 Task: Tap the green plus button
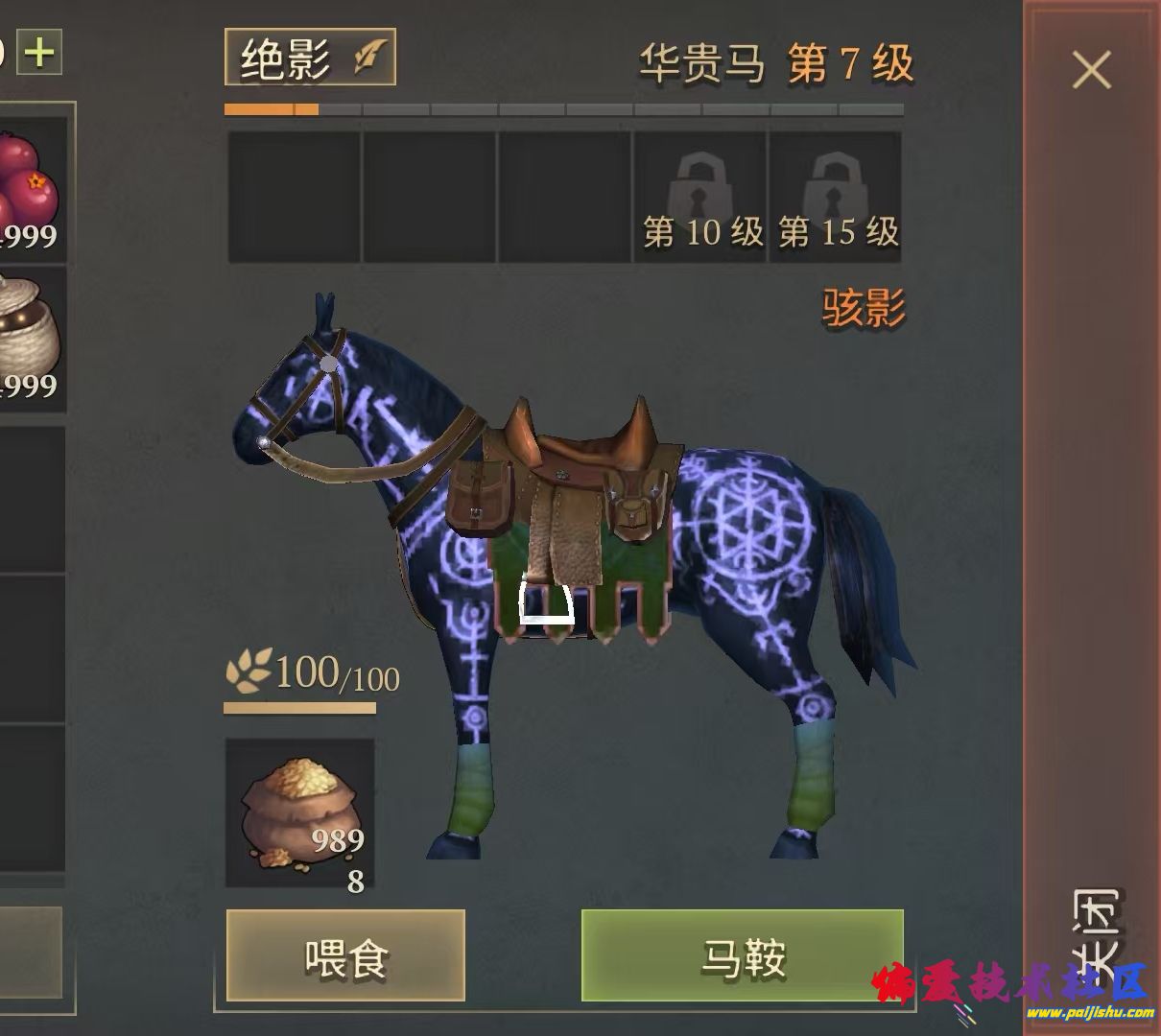coord(39,52)
